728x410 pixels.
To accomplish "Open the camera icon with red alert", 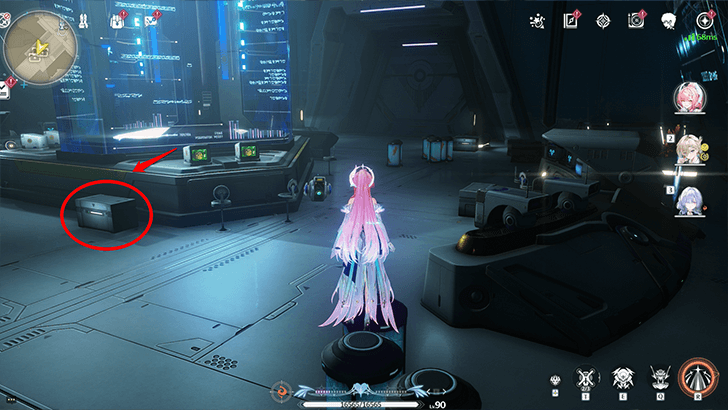I will point(635,20).
